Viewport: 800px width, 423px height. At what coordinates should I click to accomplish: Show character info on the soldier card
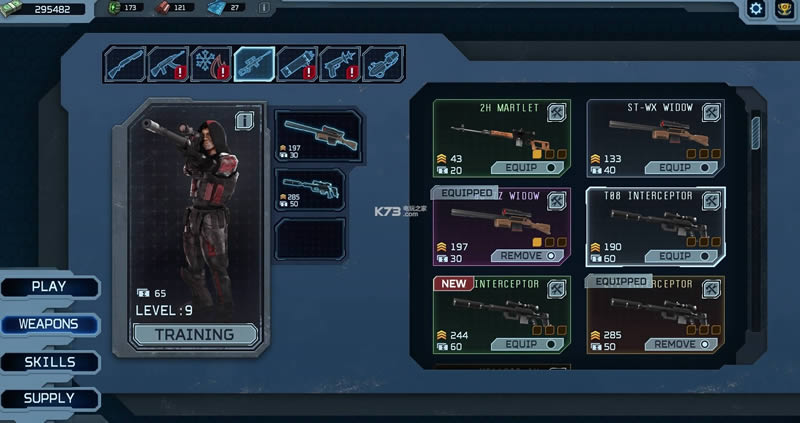243,121
